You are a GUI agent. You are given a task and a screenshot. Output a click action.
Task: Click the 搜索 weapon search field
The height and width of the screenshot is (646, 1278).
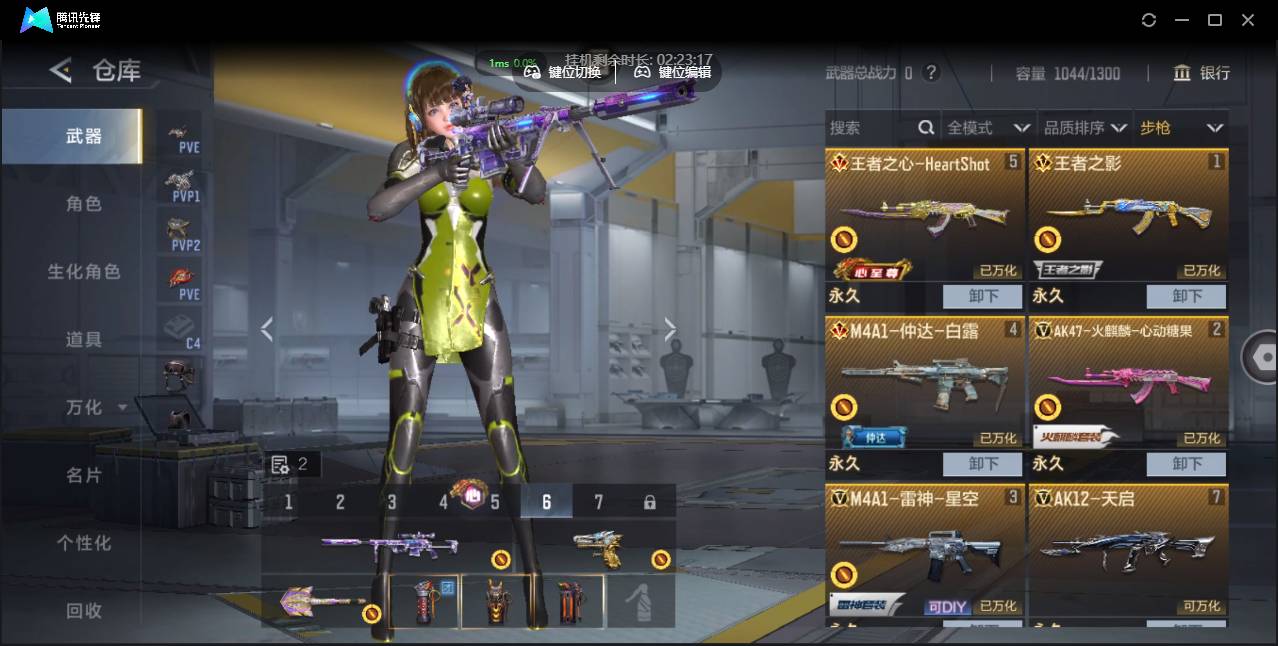870,128
